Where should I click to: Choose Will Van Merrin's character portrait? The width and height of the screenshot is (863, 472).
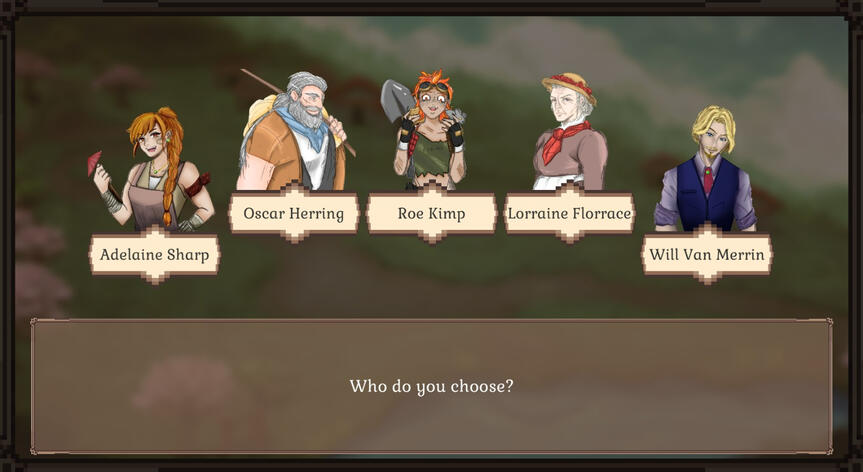click(x=707, y=170)
